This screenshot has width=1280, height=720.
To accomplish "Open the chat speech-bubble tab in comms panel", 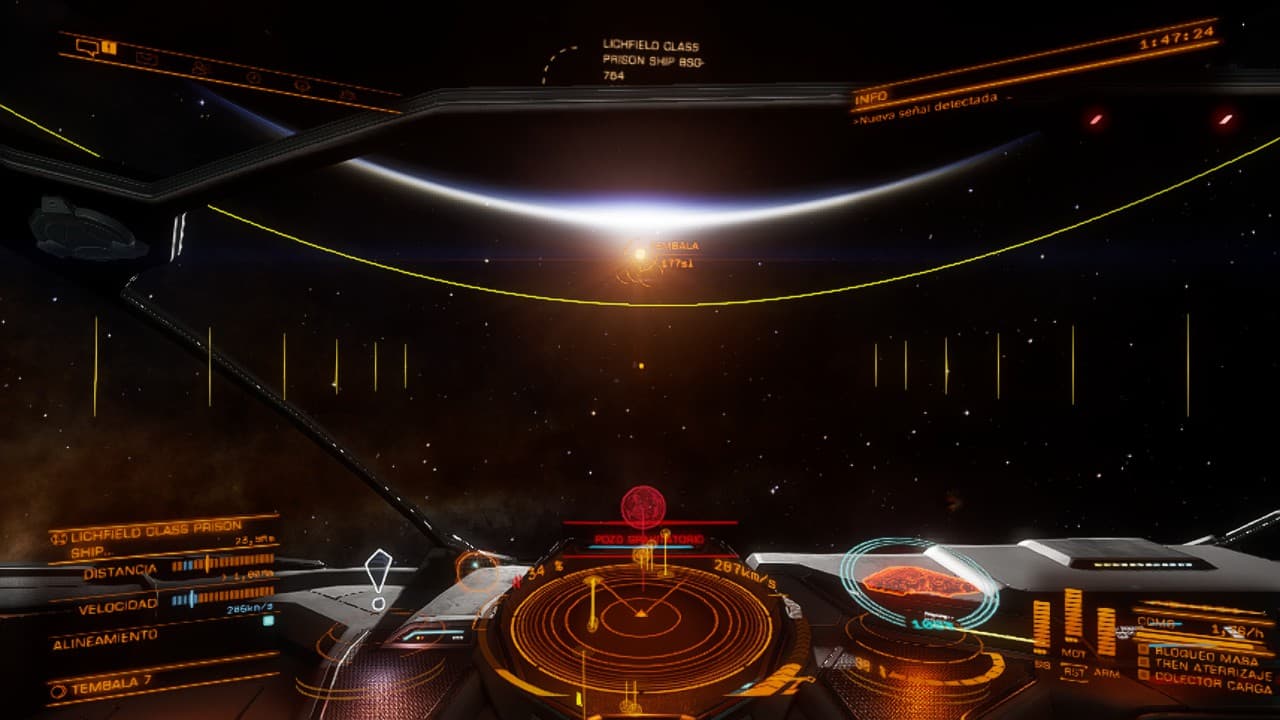I will (x=88, y=47).
